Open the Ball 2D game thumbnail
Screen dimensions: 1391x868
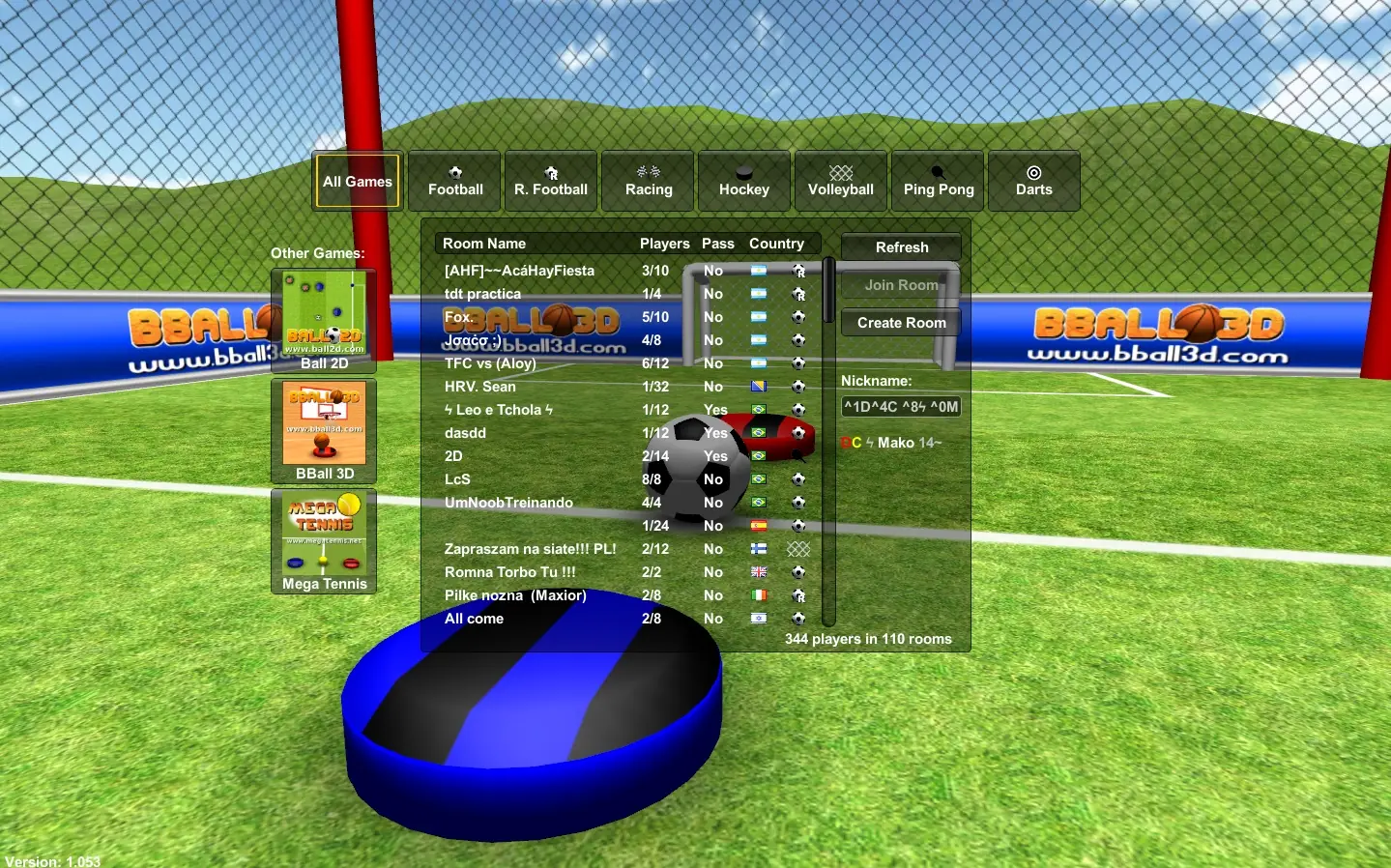click(x=324, y=313)
